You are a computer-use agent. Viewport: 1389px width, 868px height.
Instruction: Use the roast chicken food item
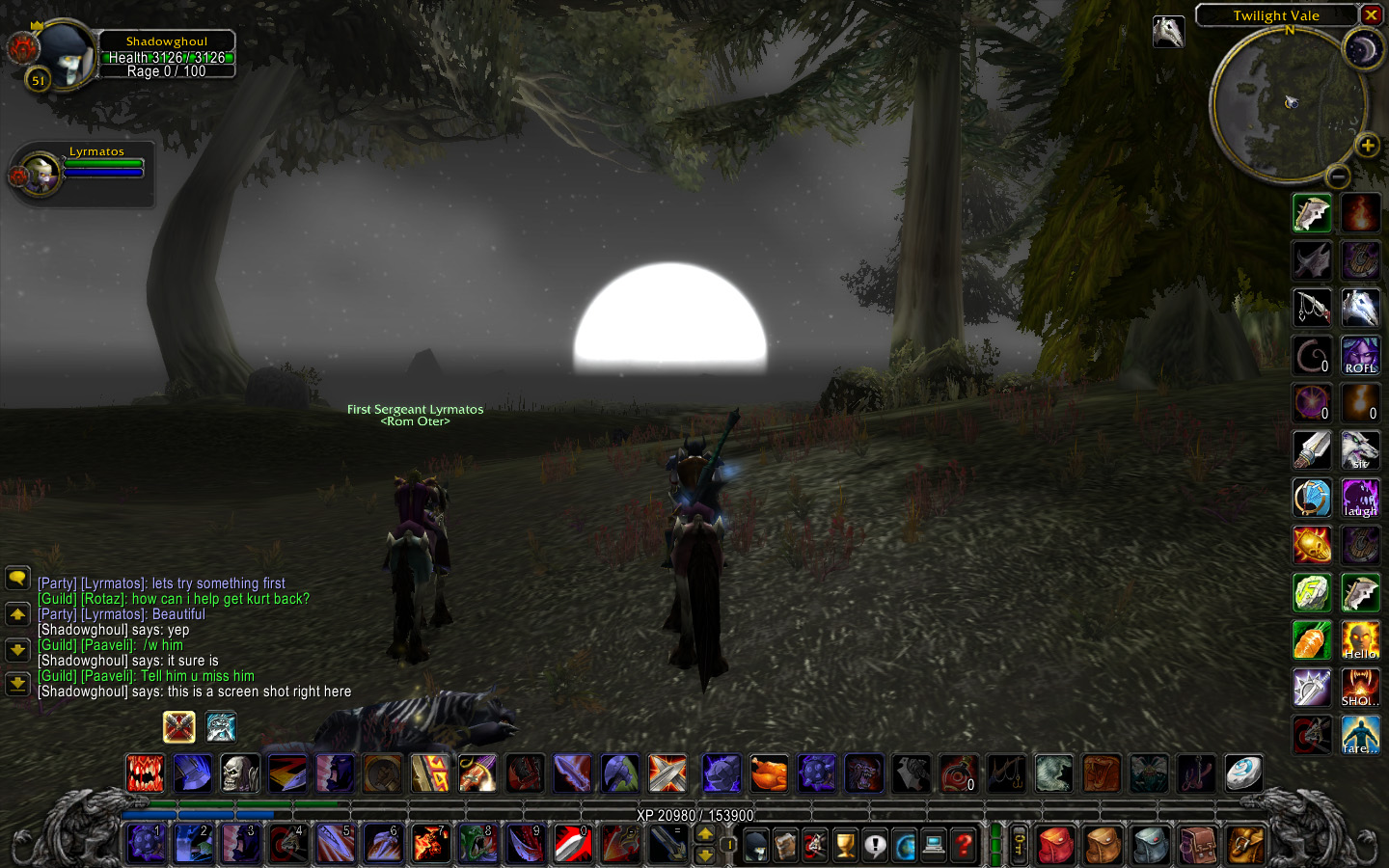(x=769, y=773)
